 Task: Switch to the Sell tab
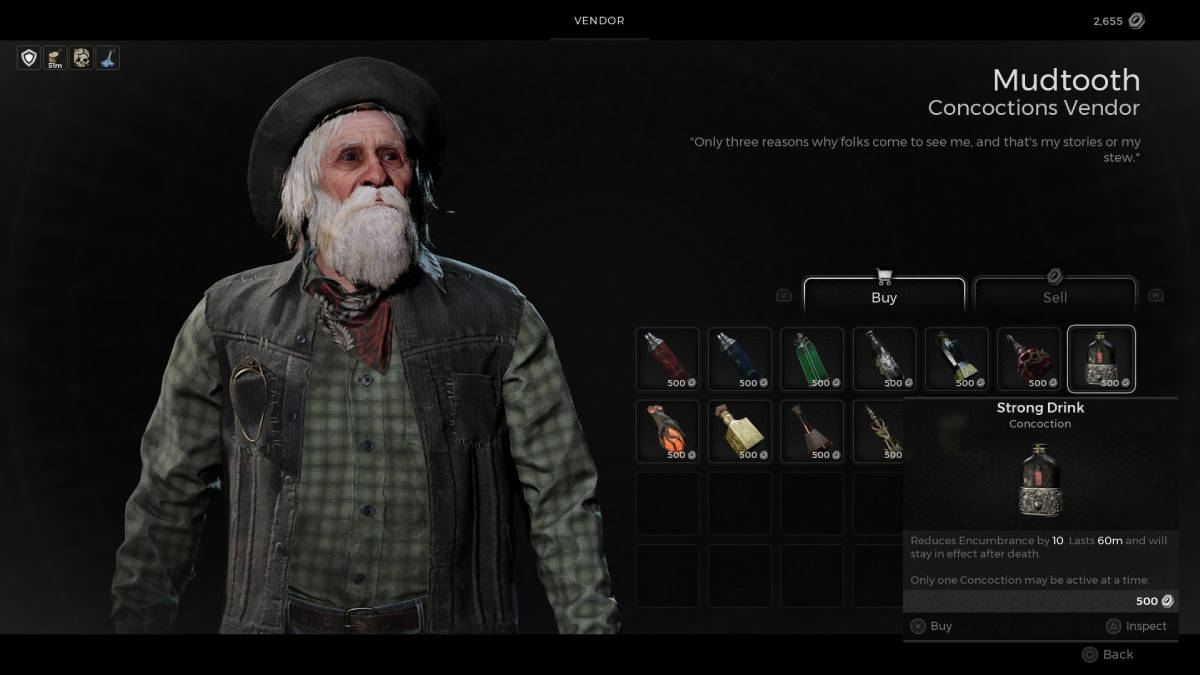(1054, 296)
